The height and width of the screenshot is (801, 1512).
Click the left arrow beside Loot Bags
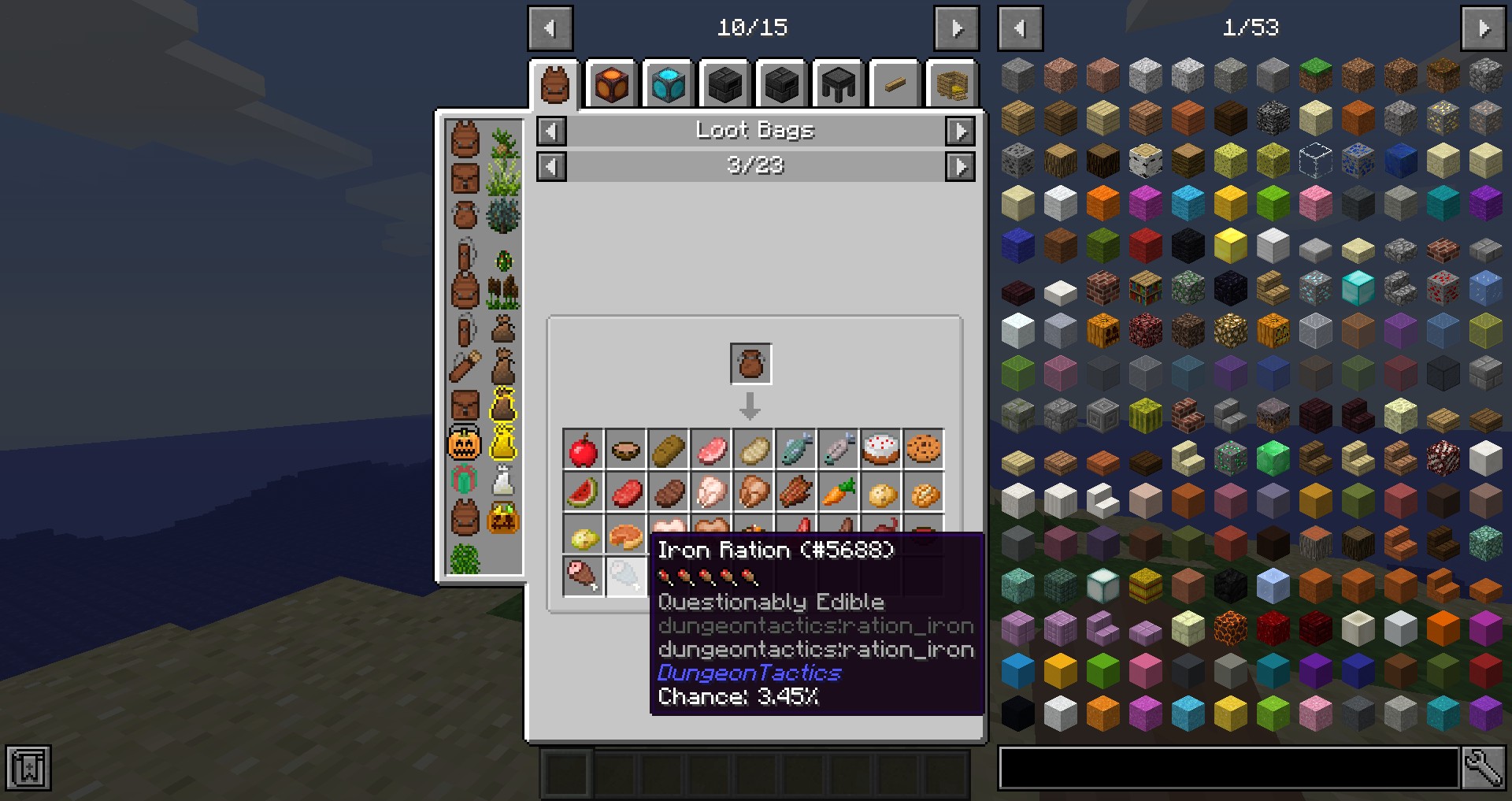[551, 131]
